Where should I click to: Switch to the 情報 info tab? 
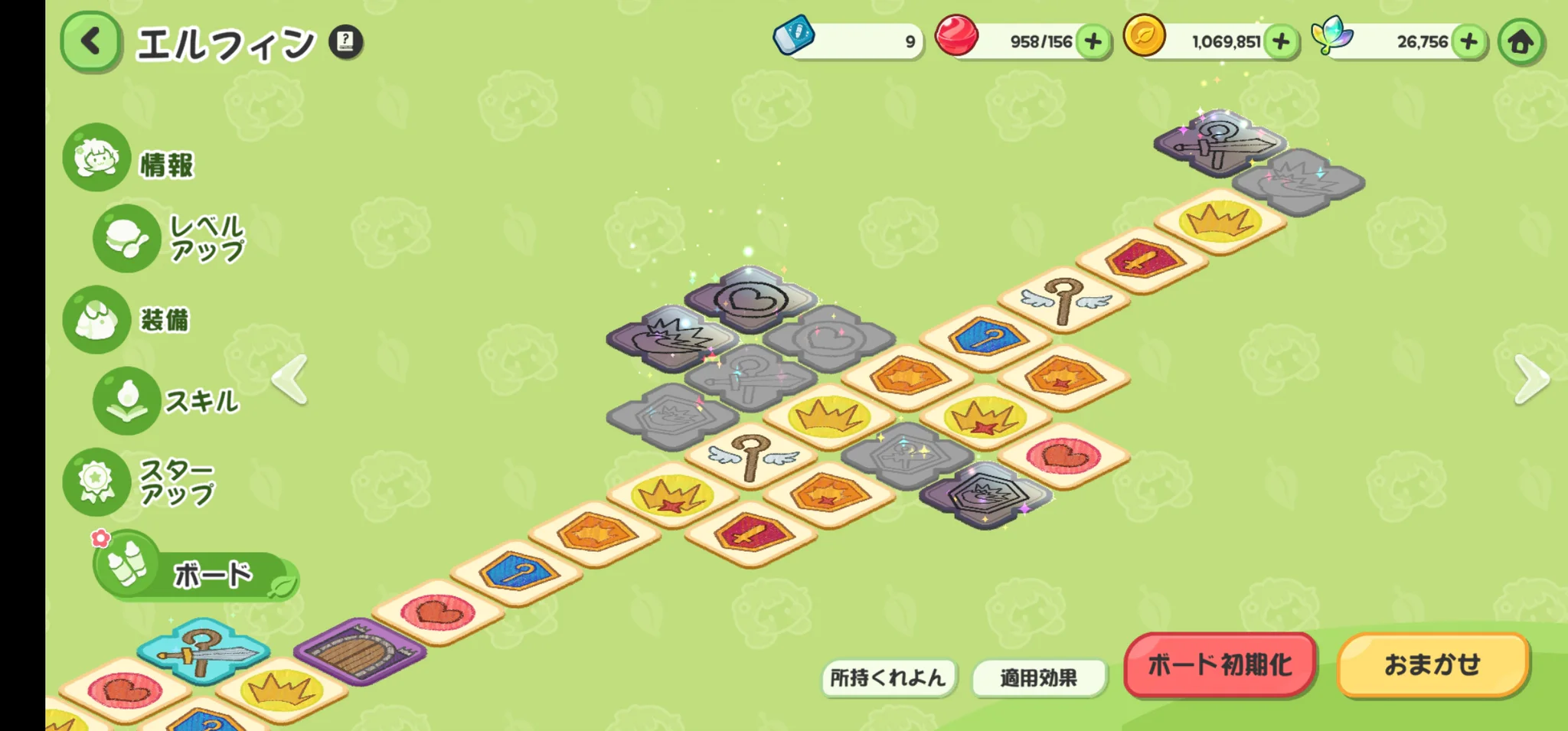point(130,159)
